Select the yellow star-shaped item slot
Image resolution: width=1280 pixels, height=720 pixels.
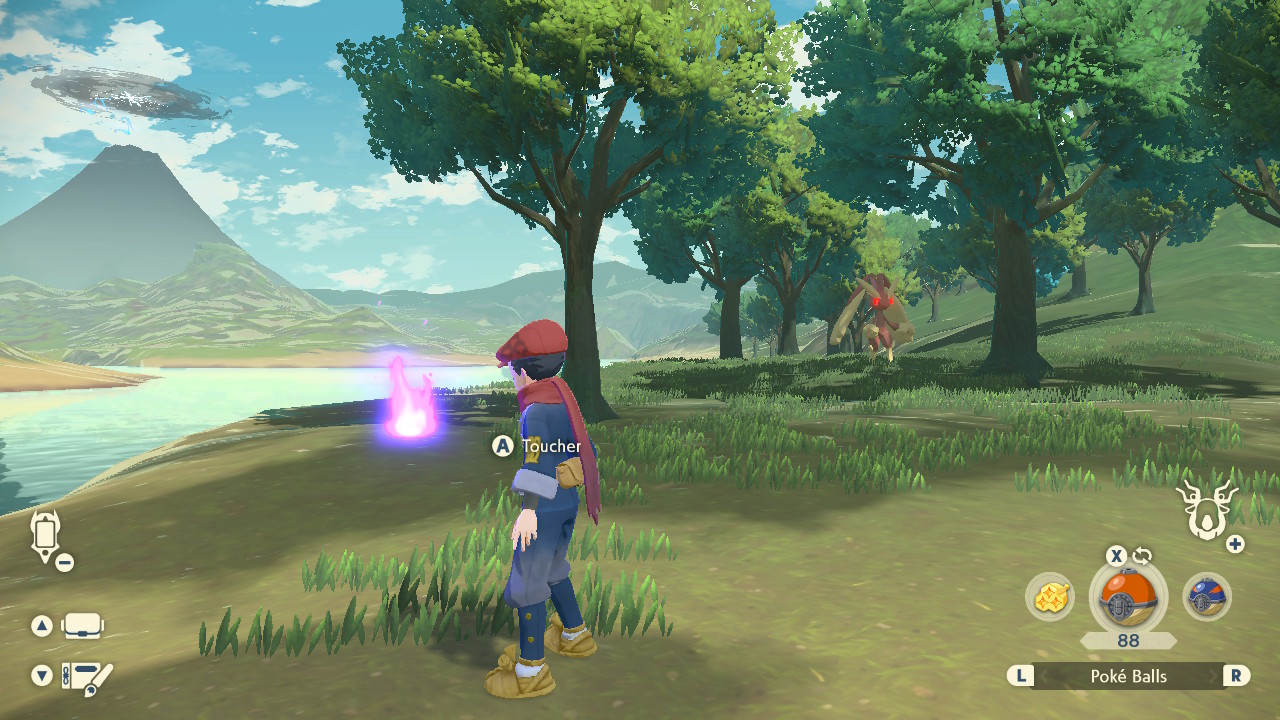point(1049,597)
